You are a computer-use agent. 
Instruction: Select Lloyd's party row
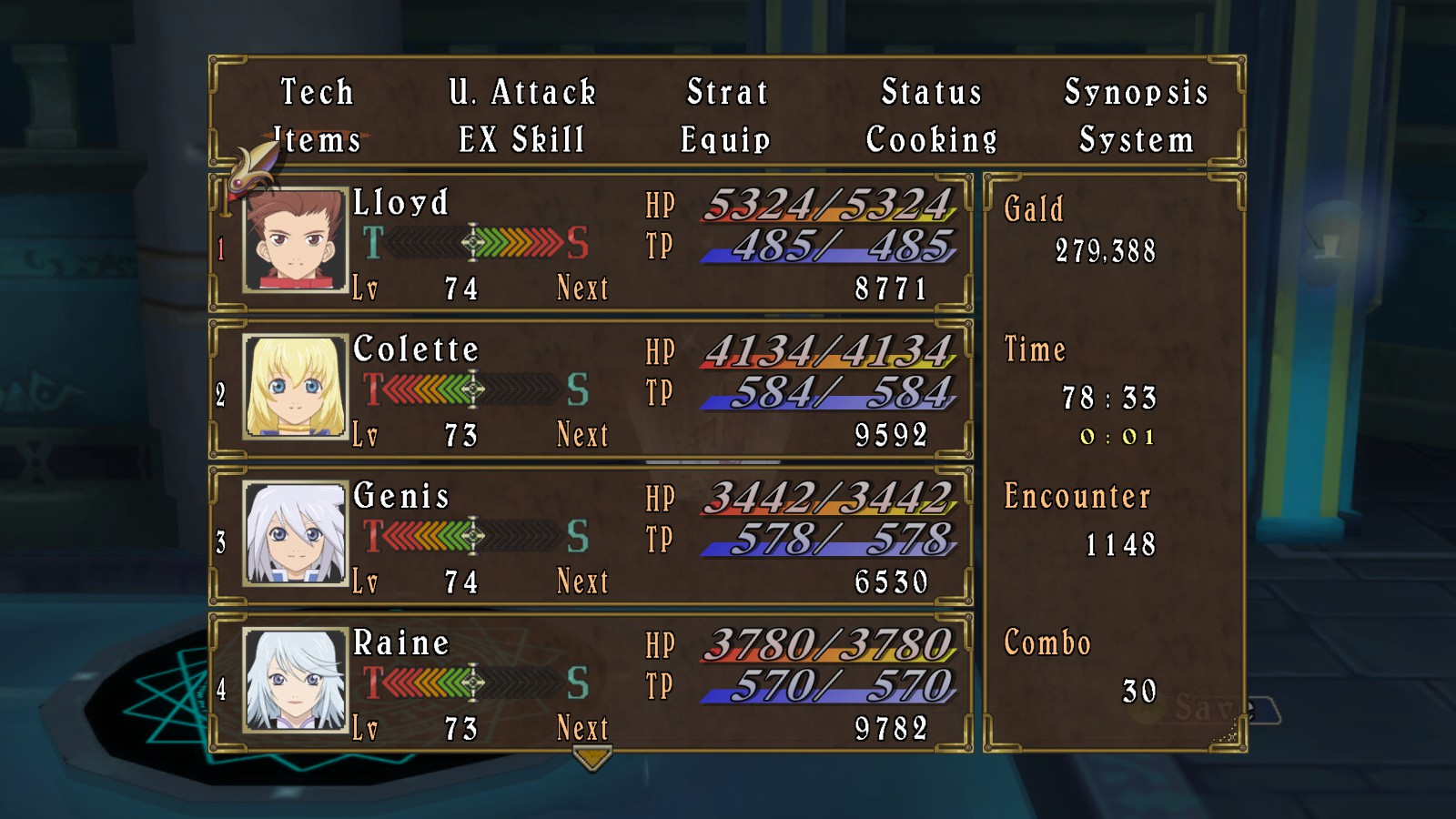point(591,244)
